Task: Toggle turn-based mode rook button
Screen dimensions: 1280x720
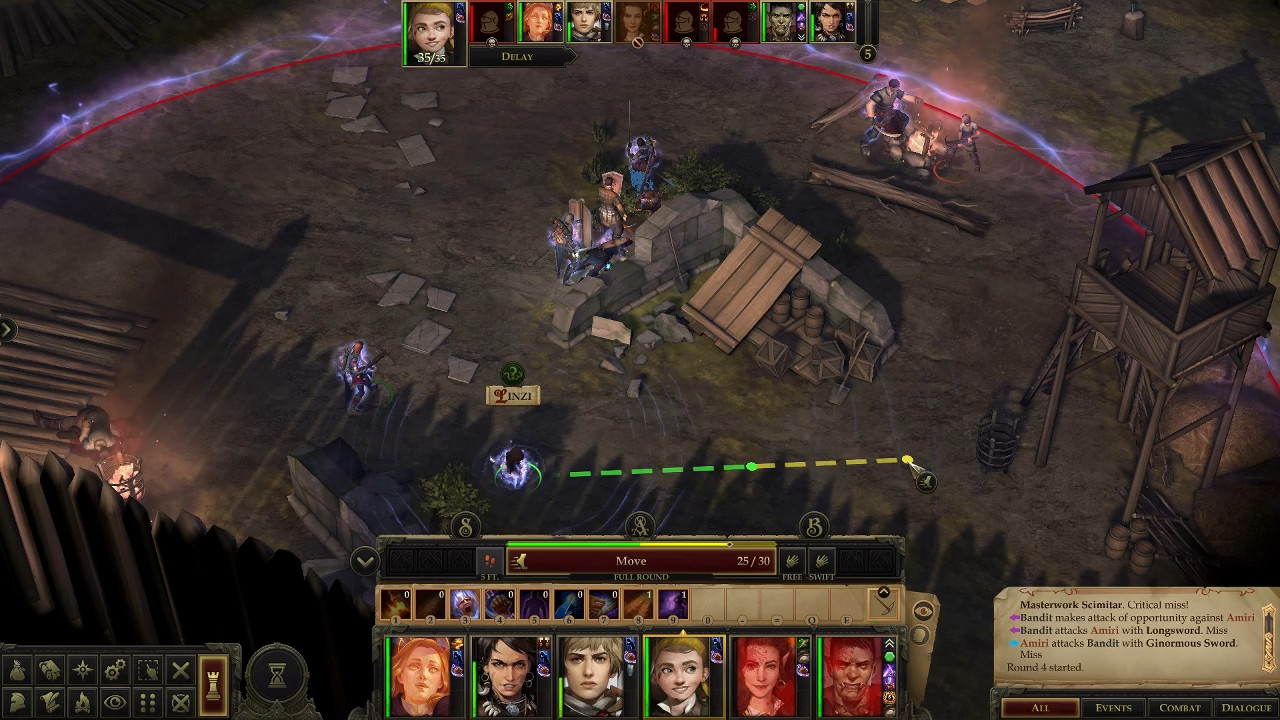Action: tap(212, 686)
